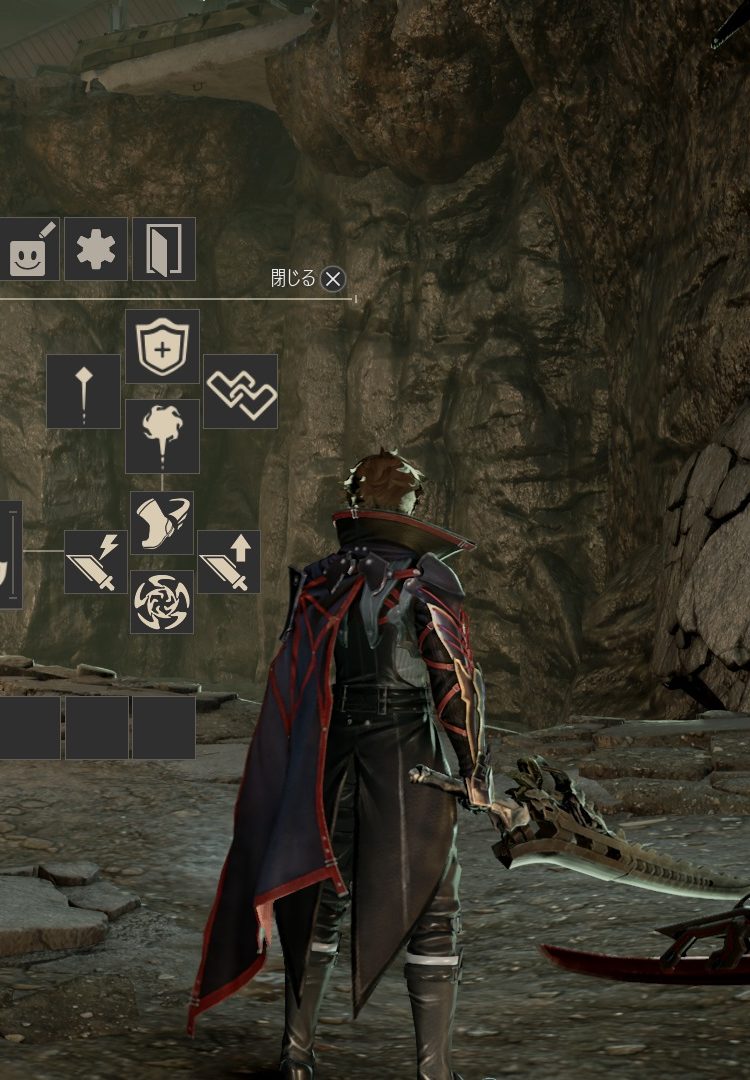Activate the spiral vortex skill icon
This screenshot has height=1080, width=750.
(x=162, y=602)
